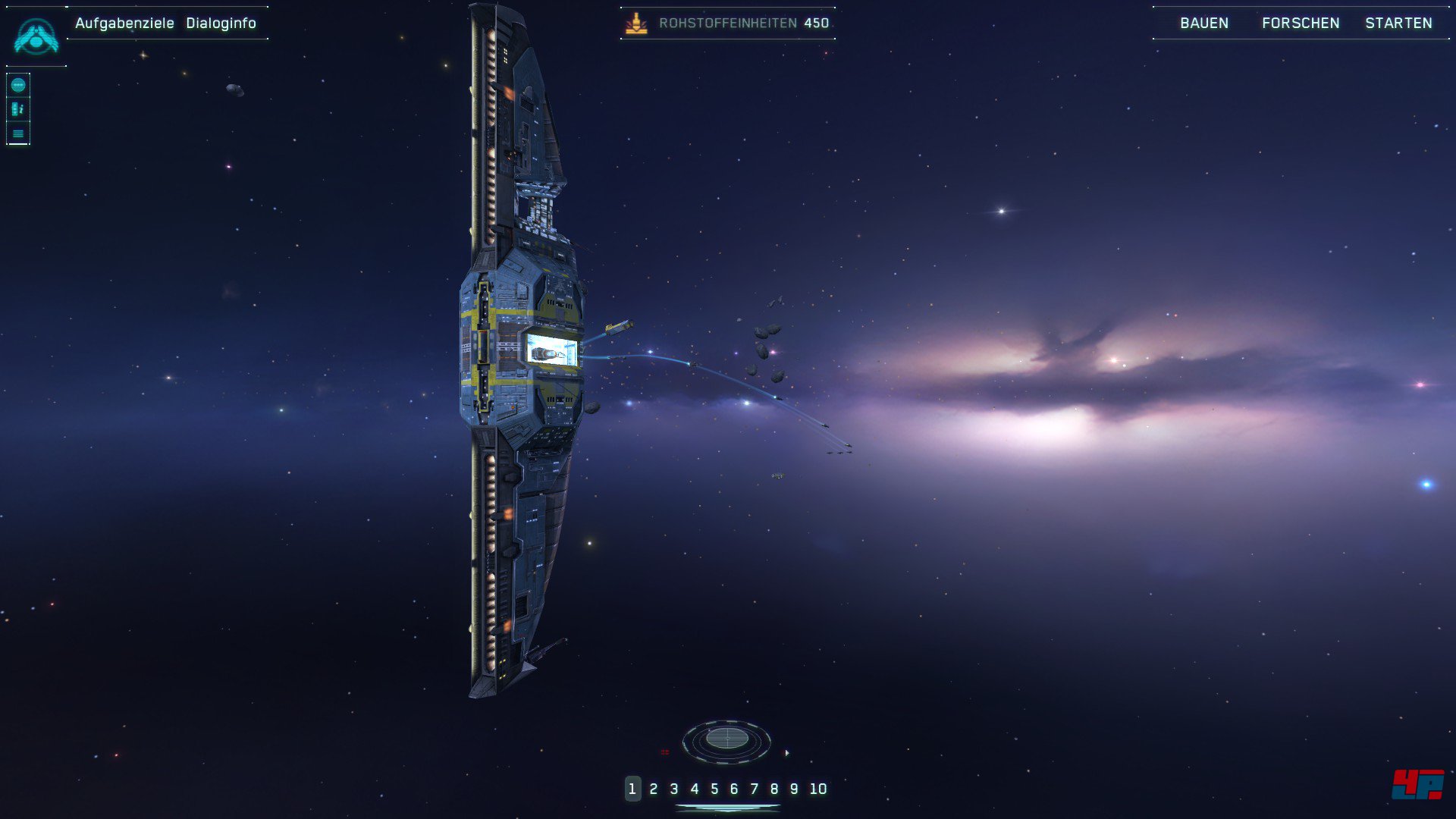Screen dimensions: 1456x819
Task: Select control group 4
Action: point(694,789)
